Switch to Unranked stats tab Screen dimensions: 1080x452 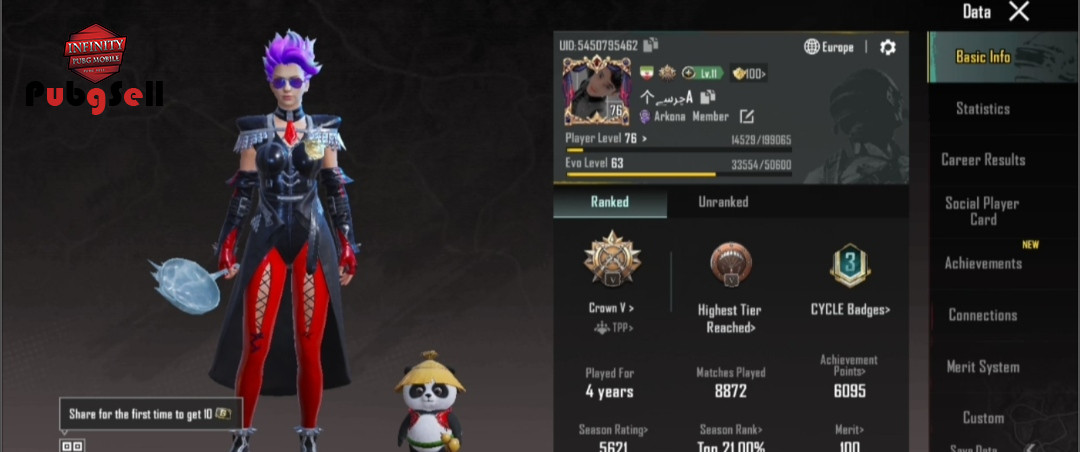click(x=723, y=202)
